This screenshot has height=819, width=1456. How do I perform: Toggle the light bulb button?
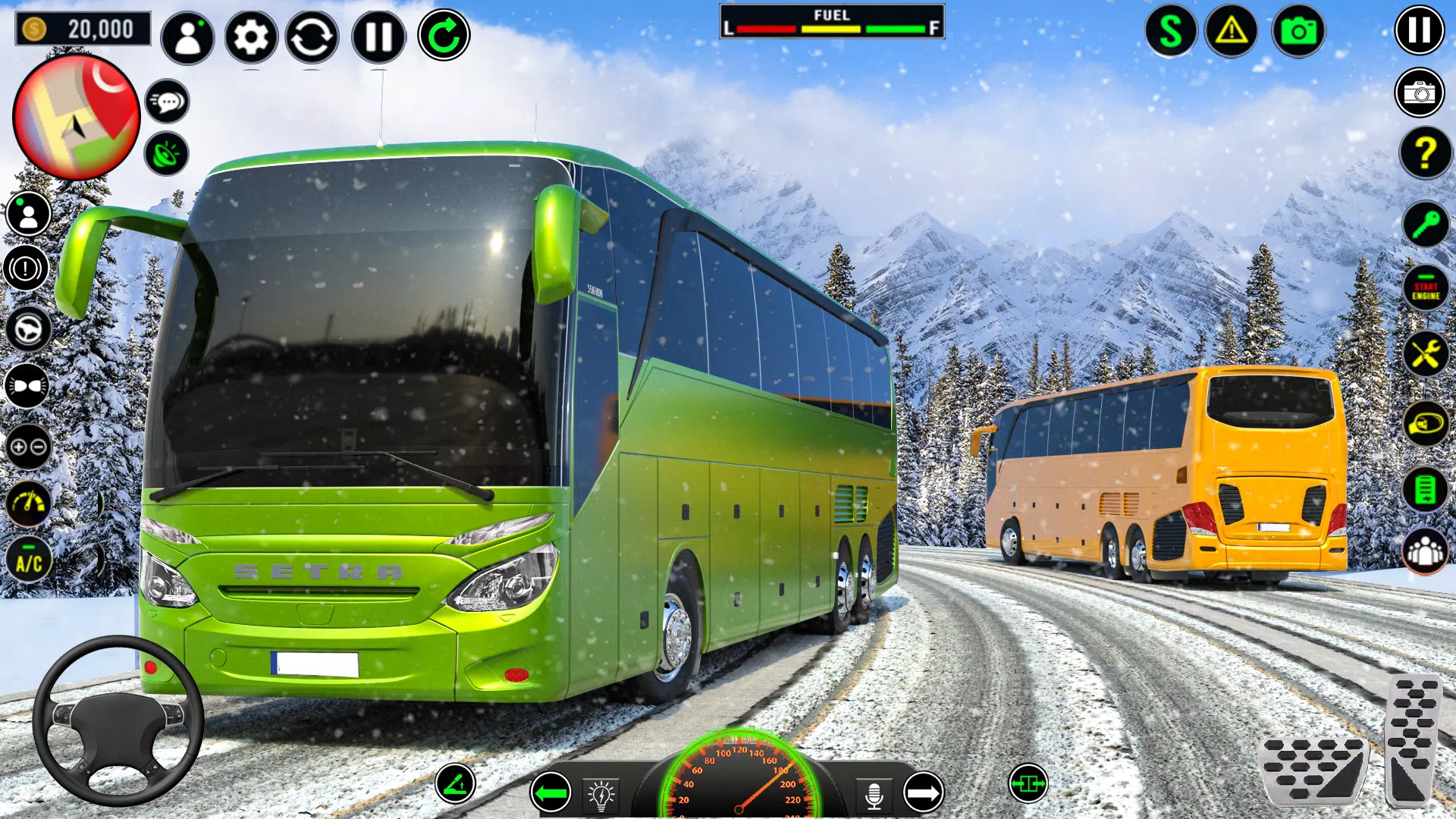tap(601, 795)
